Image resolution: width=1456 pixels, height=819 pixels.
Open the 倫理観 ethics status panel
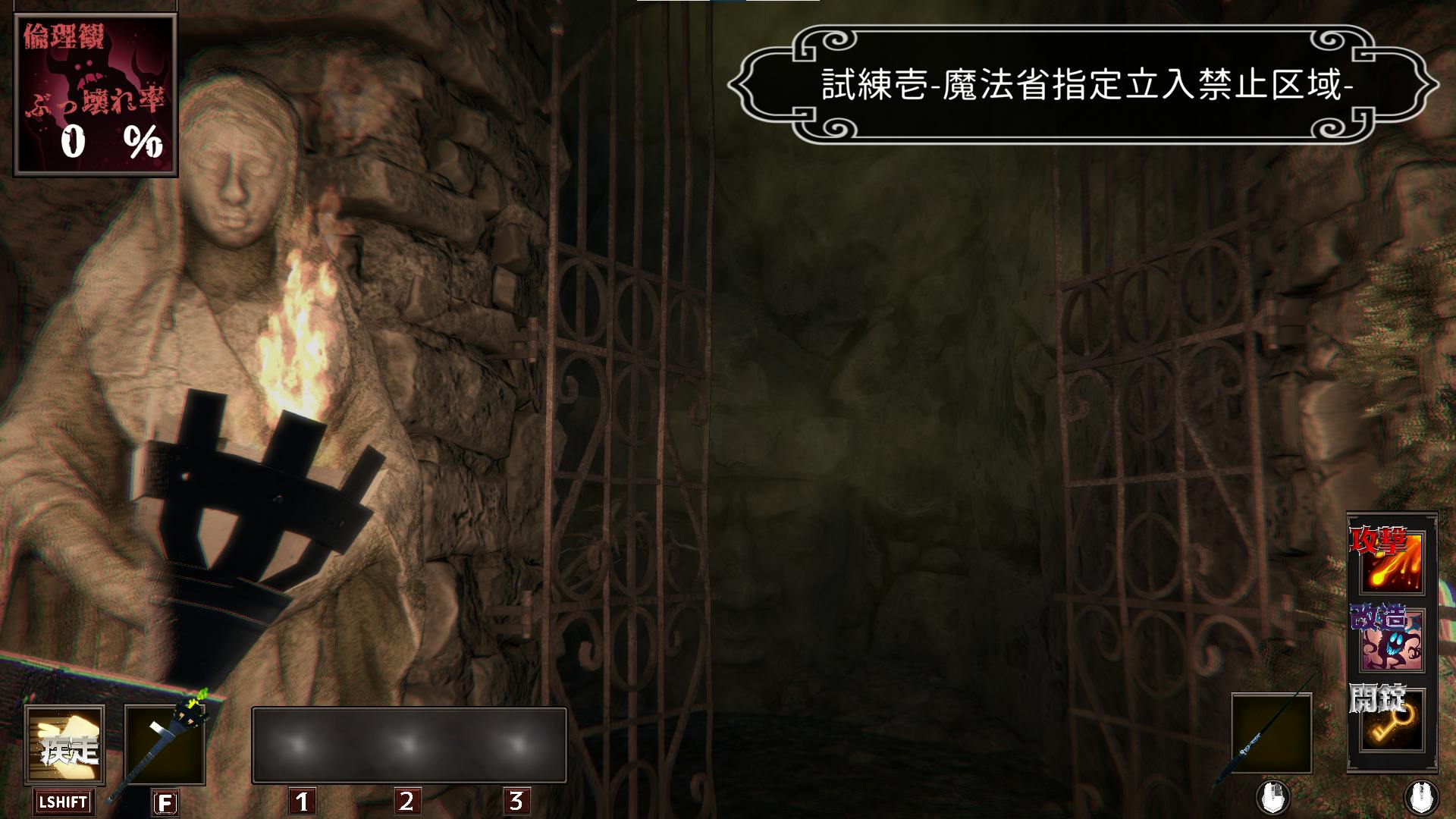tap(95, 95)
